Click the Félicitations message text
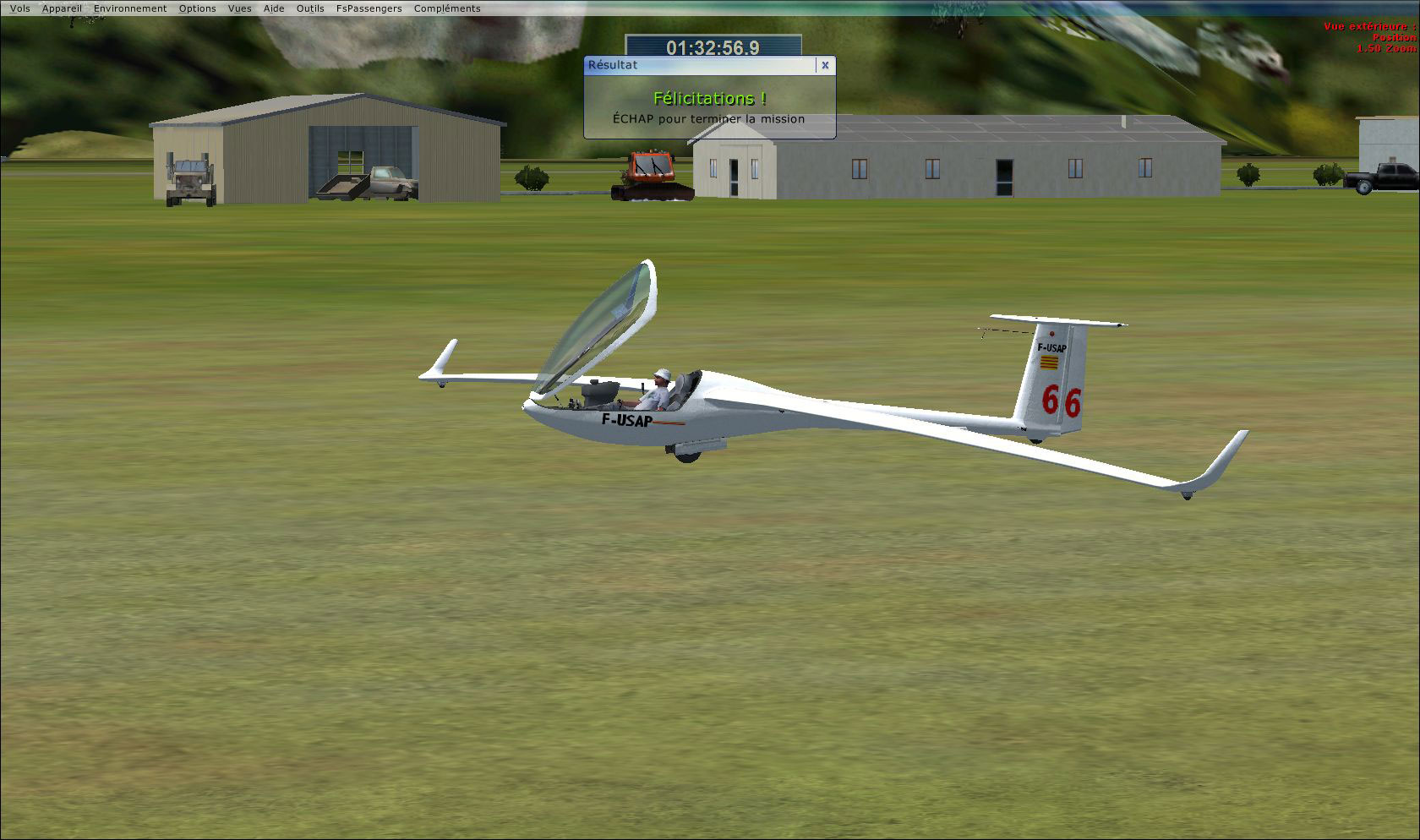 [x=709, y=97]
